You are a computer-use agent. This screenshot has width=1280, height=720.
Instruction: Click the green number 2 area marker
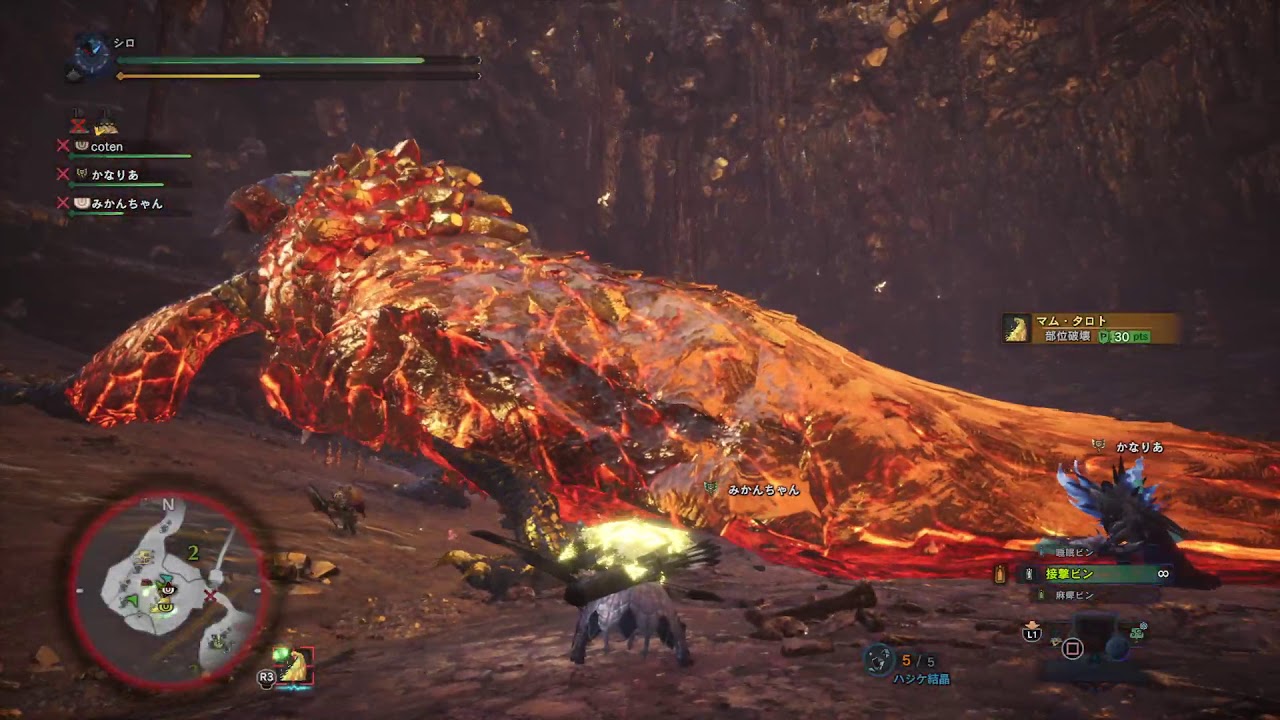(193, 551)
